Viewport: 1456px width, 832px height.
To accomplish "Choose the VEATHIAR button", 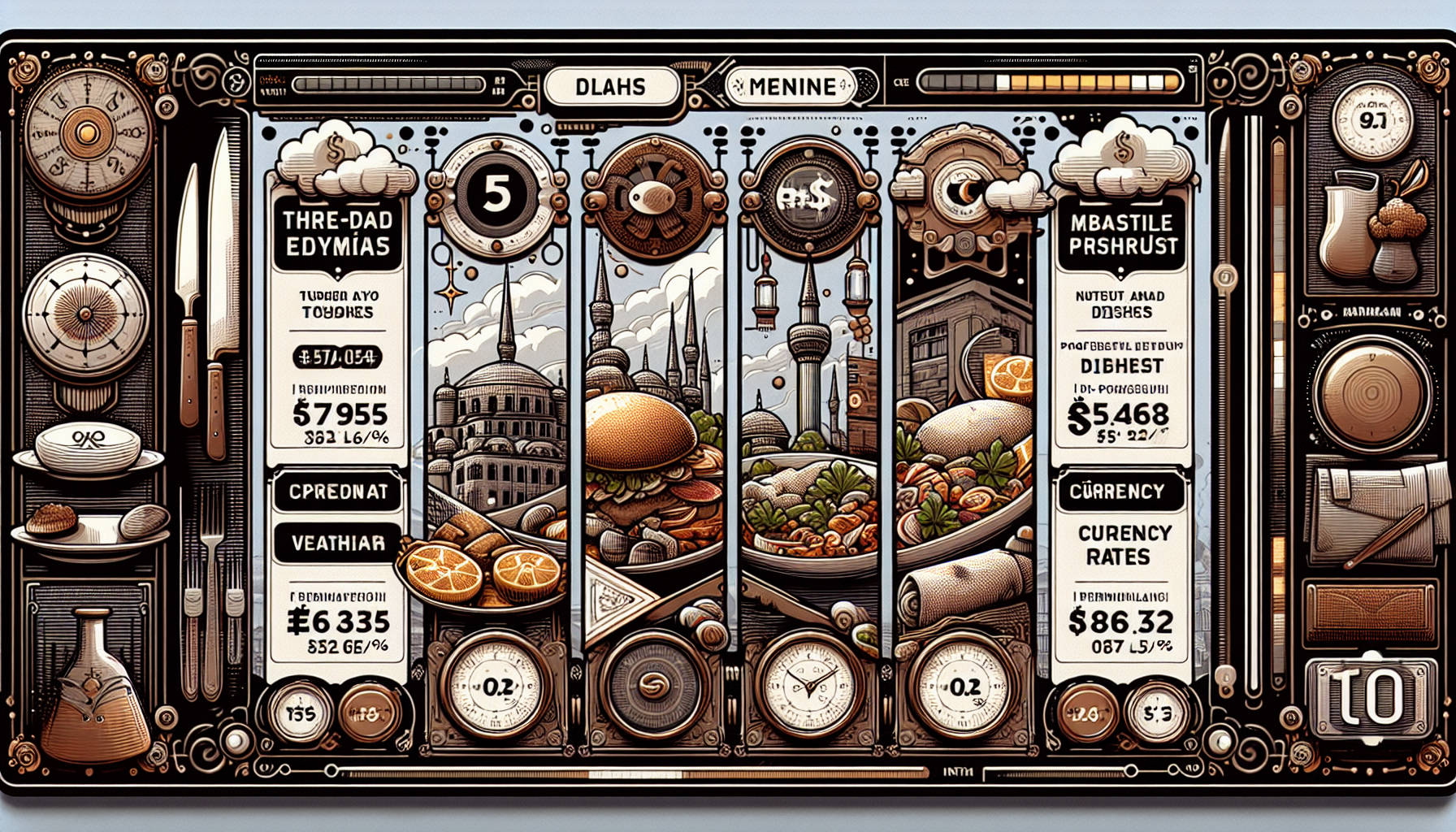I will [x=337, y=543].
